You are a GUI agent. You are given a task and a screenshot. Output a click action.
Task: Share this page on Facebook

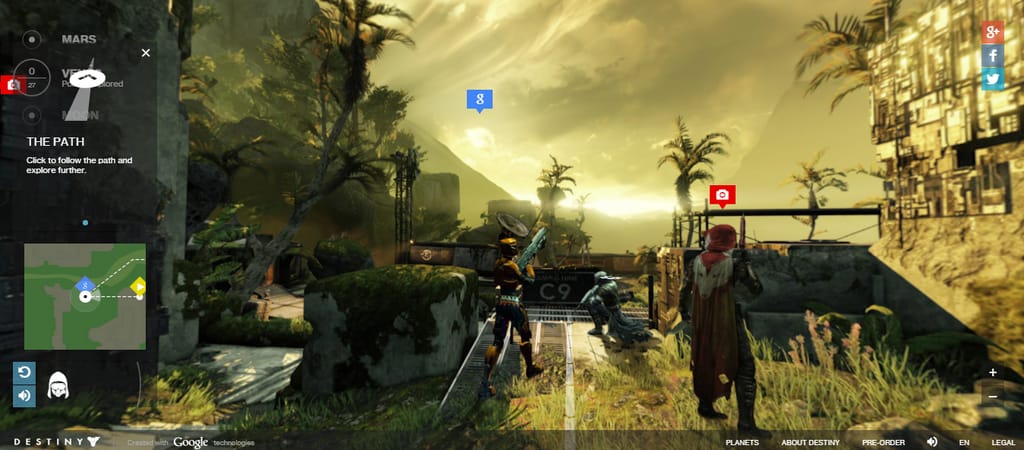tap(992, 55)
